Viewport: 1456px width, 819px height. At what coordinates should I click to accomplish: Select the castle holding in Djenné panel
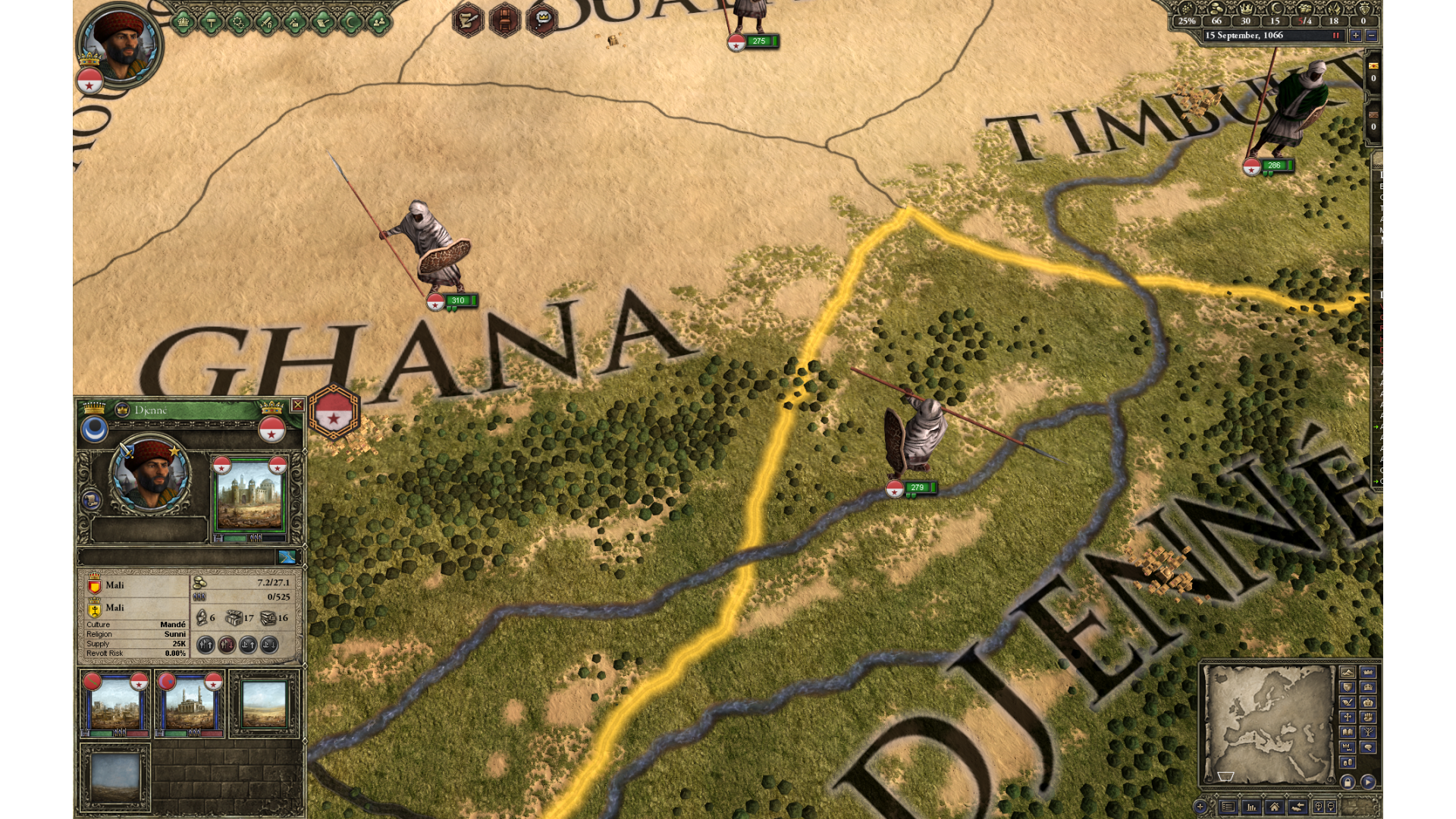point(249,496)
